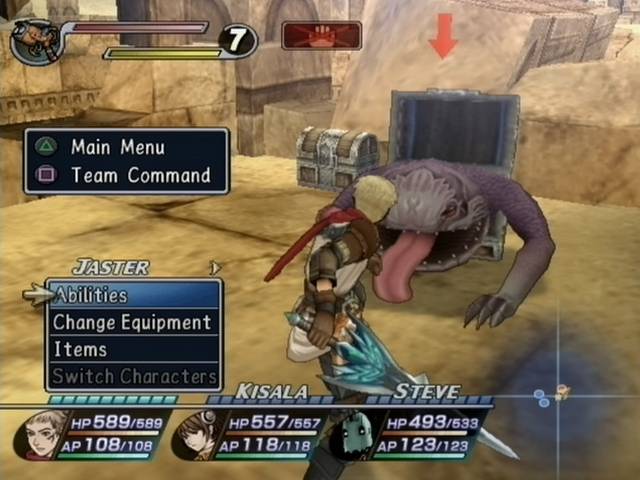
Task: Select the Items menu option
Action: (x=132, y=349)
